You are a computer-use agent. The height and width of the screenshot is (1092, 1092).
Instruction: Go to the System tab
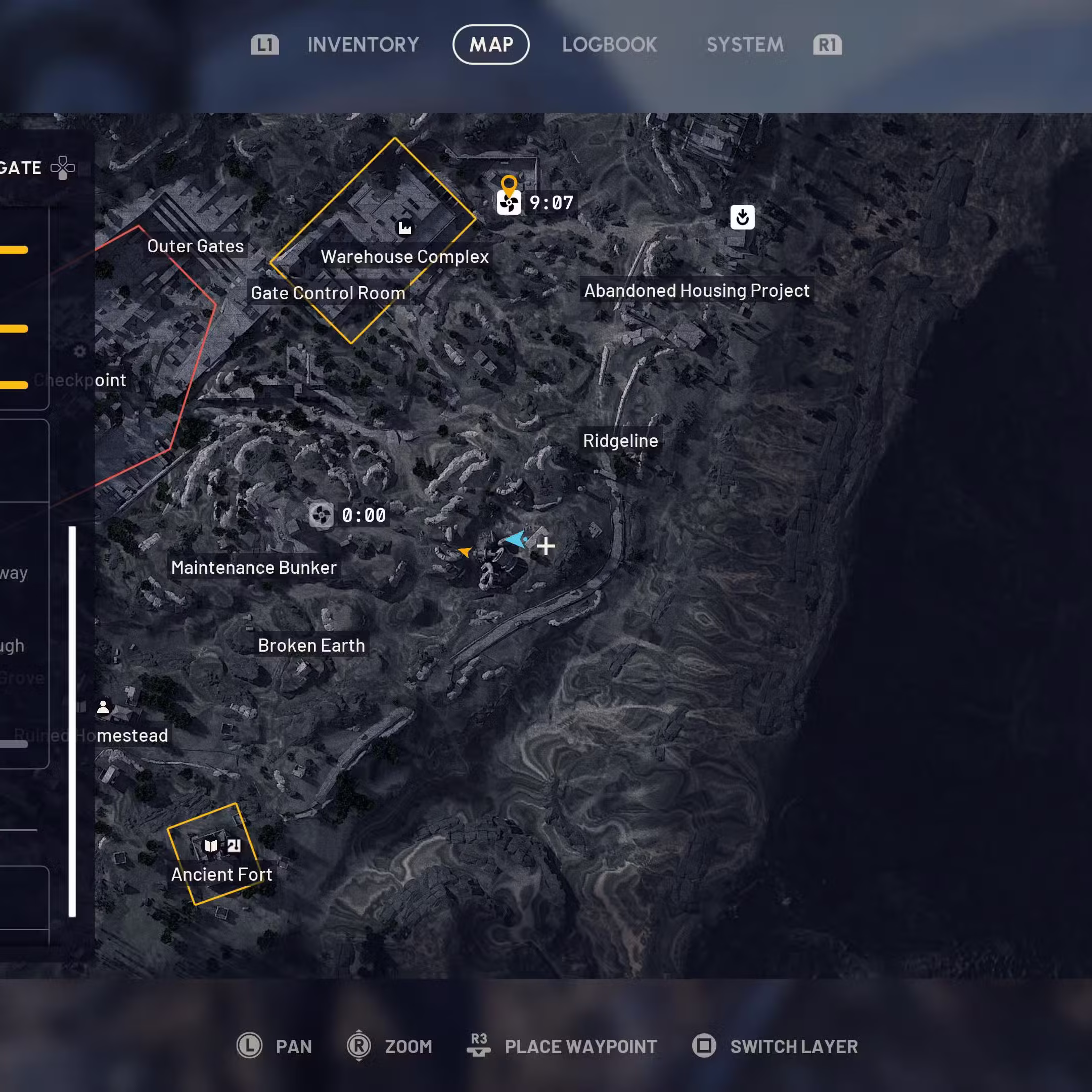click(744, 44)
